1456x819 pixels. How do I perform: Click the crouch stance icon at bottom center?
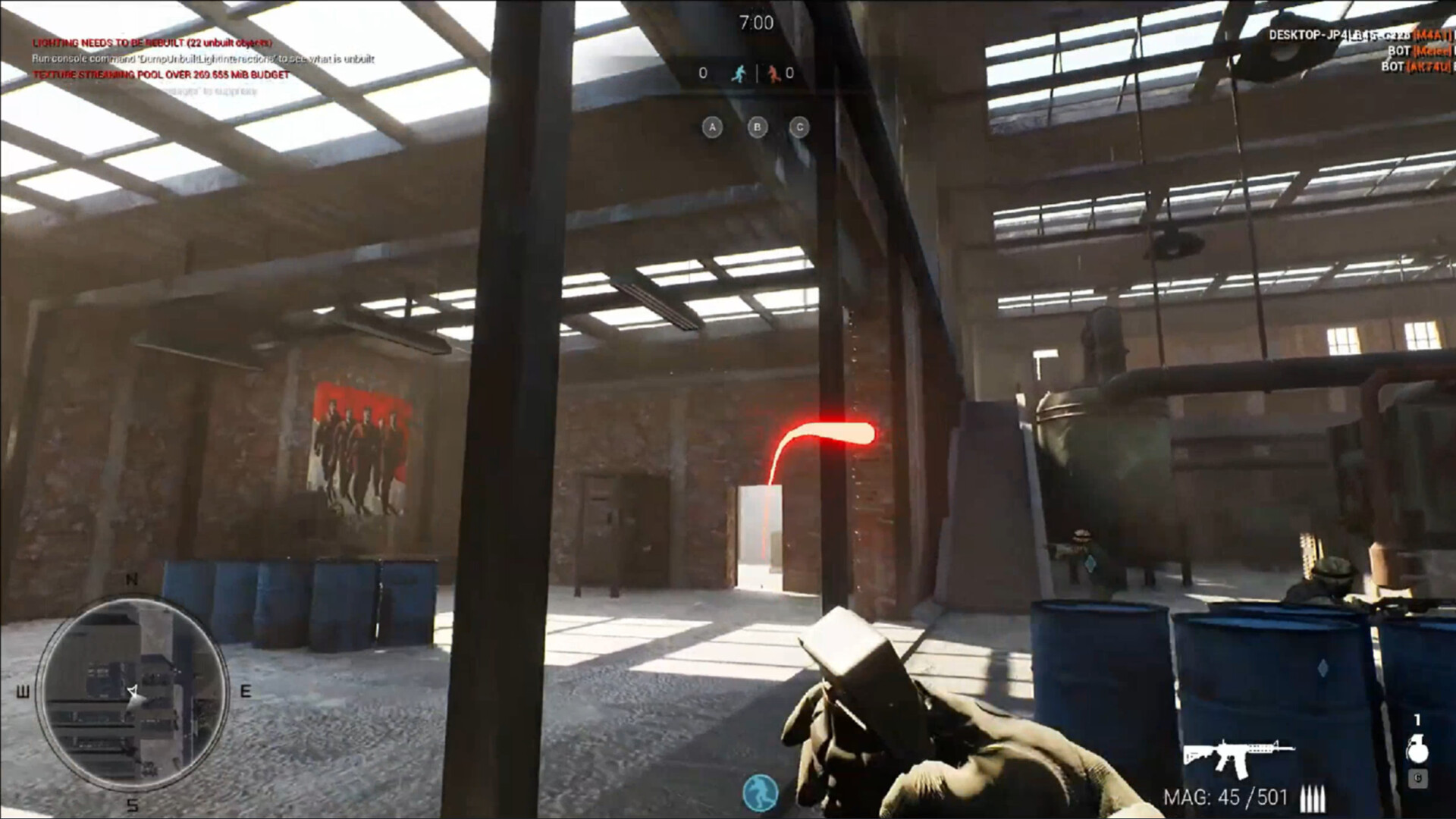(760, 791)
